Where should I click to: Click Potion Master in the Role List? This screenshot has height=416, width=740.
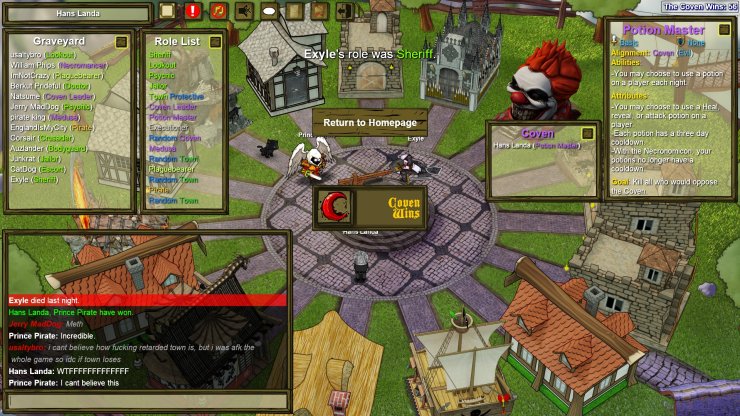click(173, 117)
